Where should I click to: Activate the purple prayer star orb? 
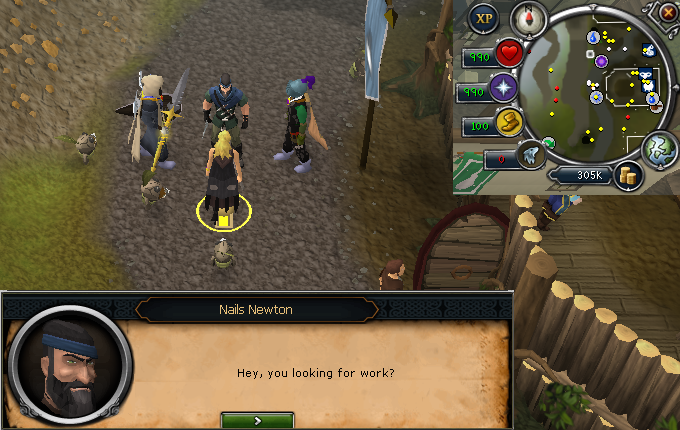pyautogui.click(x=503, y=90)
